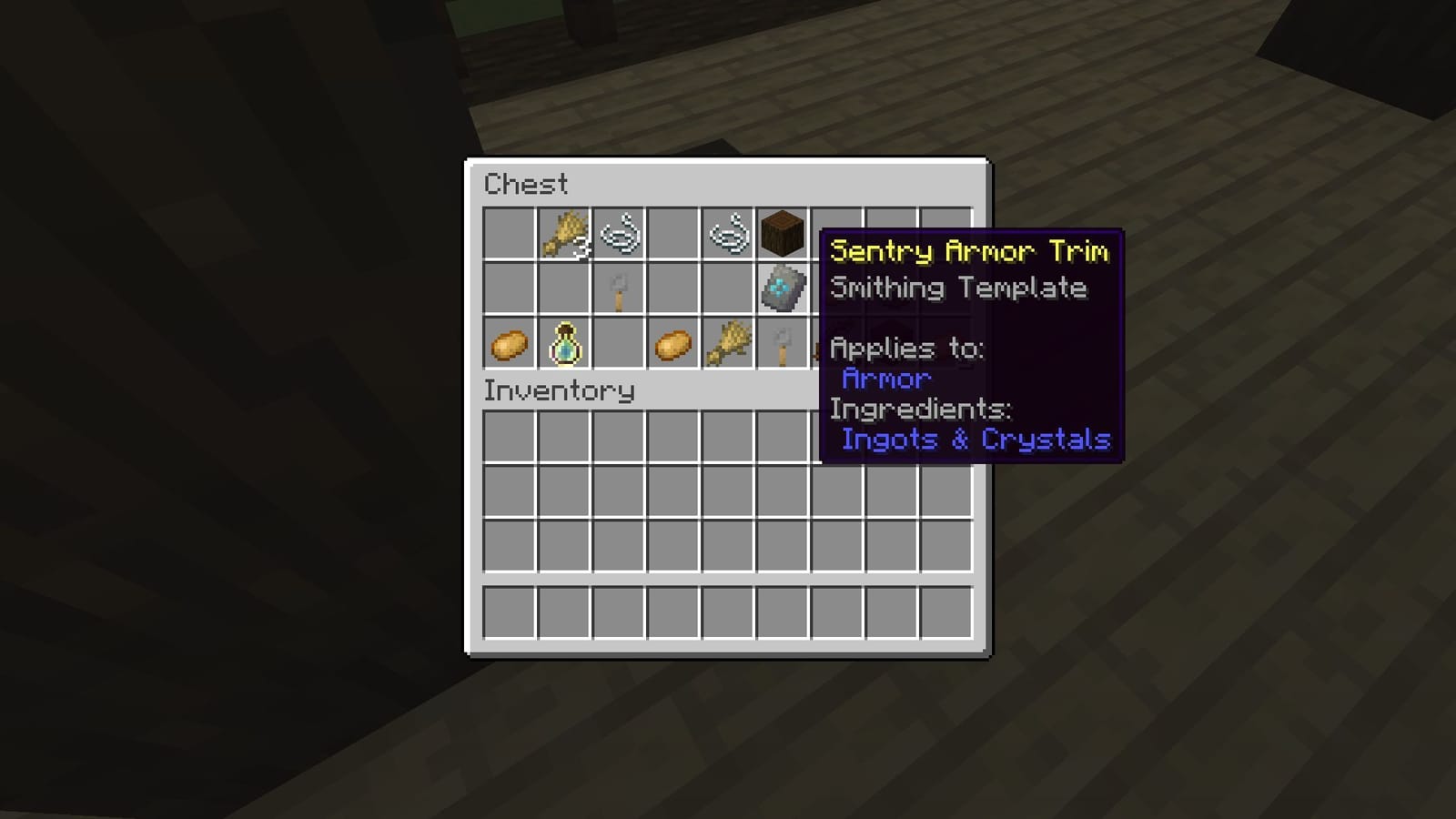This screenshot has width=1456, height=819.
Task: Click the Inventory label heading
Action: coord(560,391)
